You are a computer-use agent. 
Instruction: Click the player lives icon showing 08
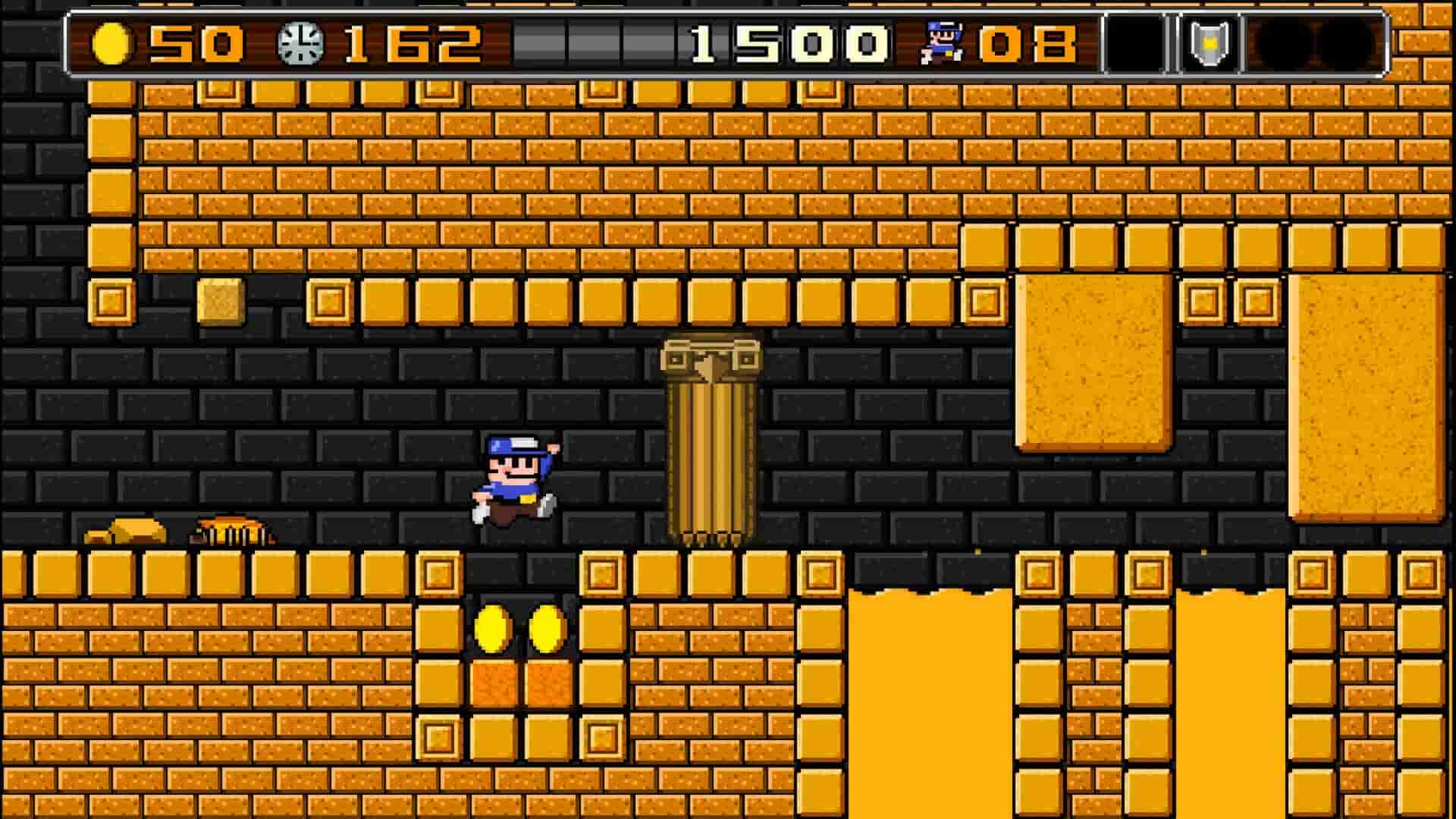click(940, 44)
